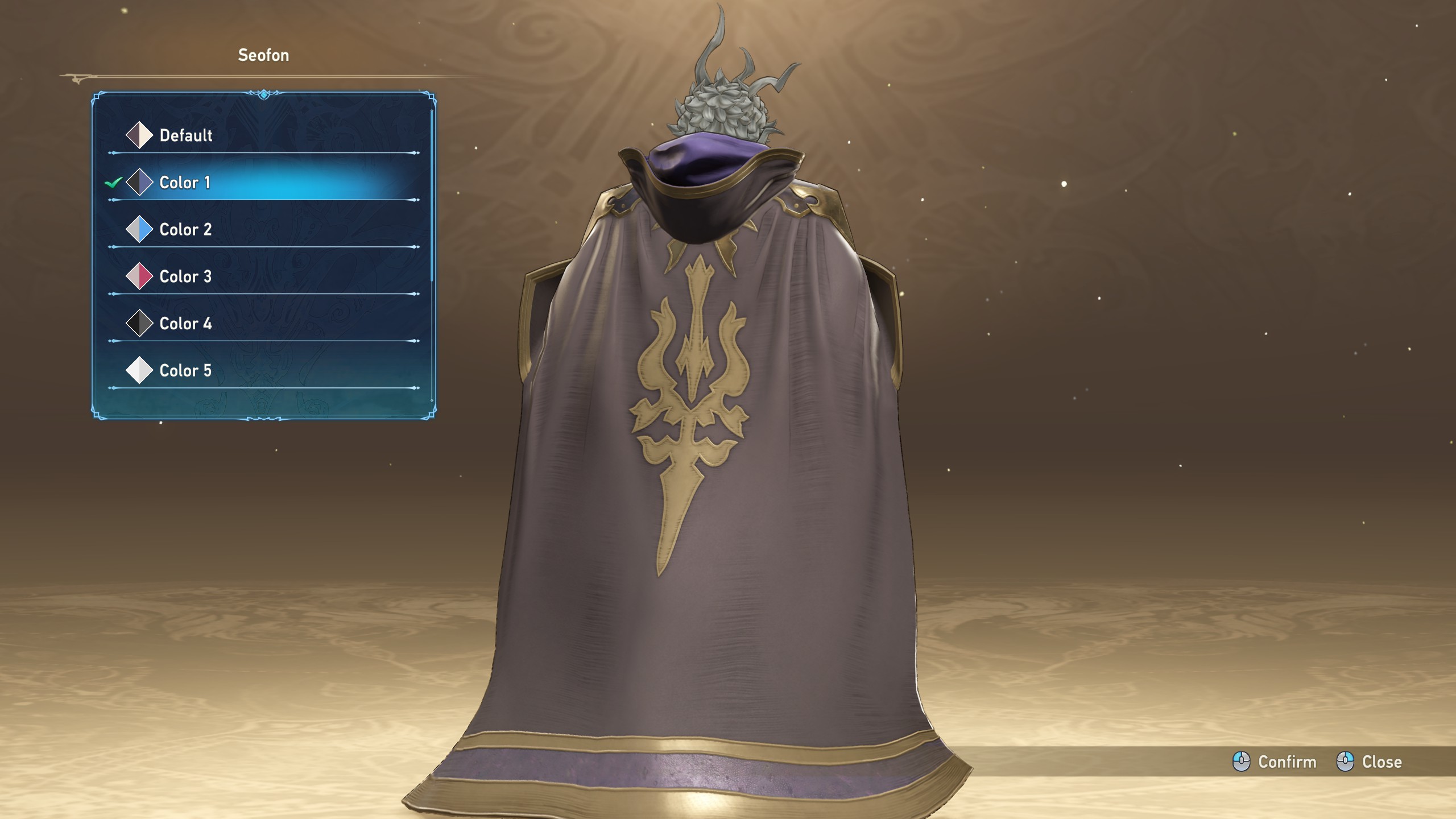
Task: Select the Default color option
Action: click(186, 135)
